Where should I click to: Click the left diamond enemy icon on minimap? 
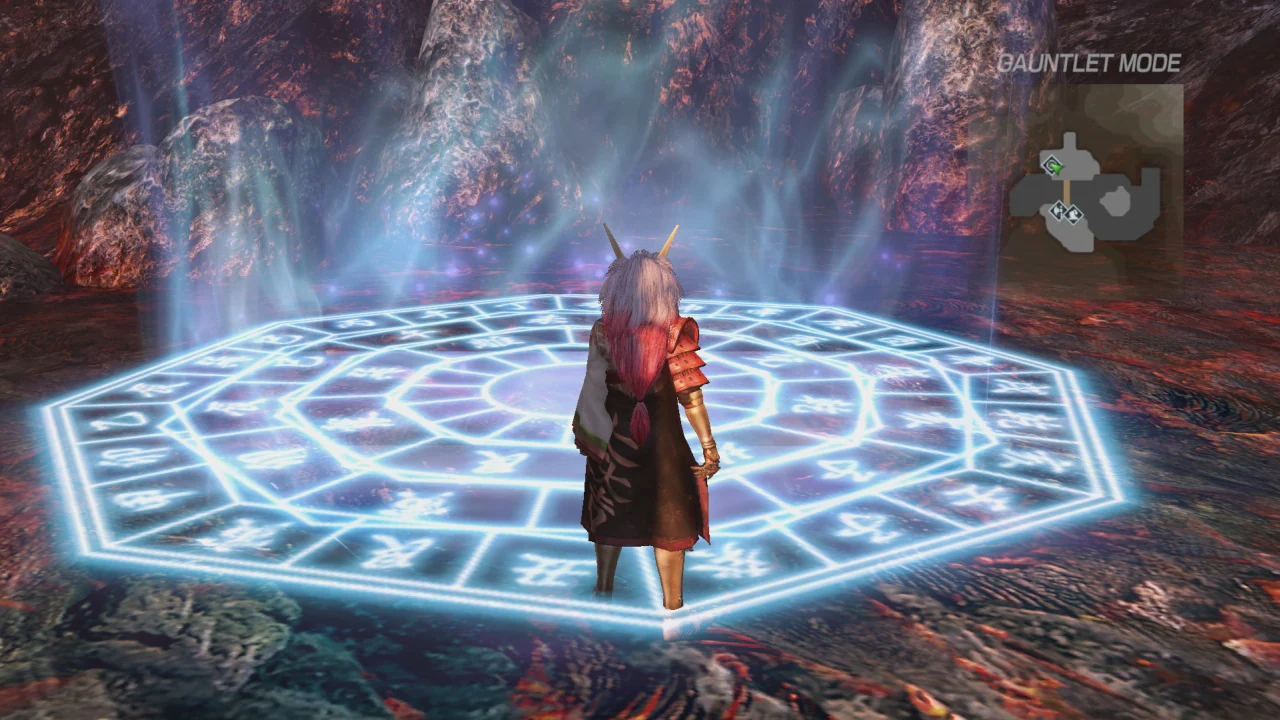coord(1059,211)
